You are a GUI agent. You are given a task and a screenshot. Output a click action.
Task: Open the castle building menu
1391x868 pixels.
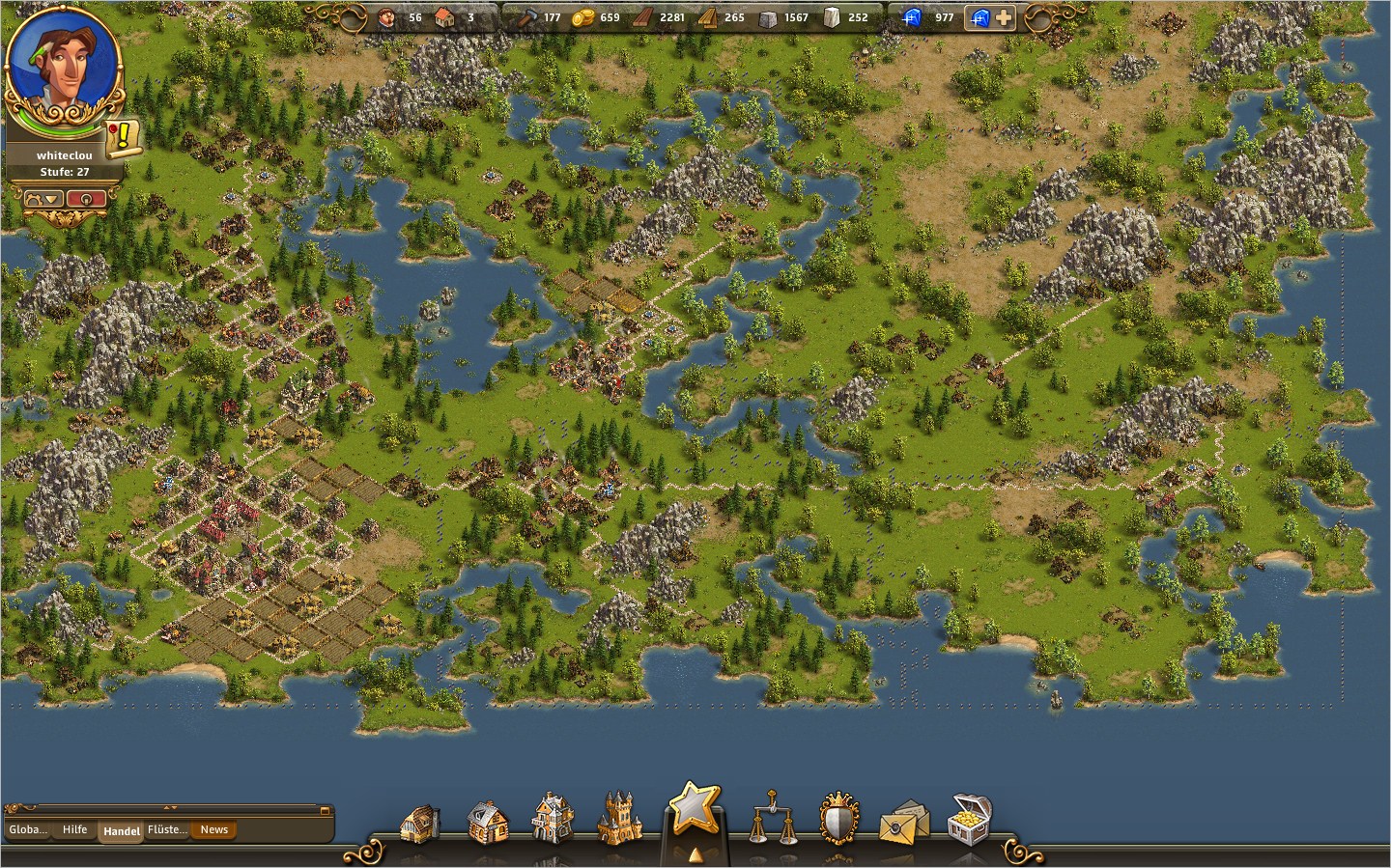(x=619, y=819)
